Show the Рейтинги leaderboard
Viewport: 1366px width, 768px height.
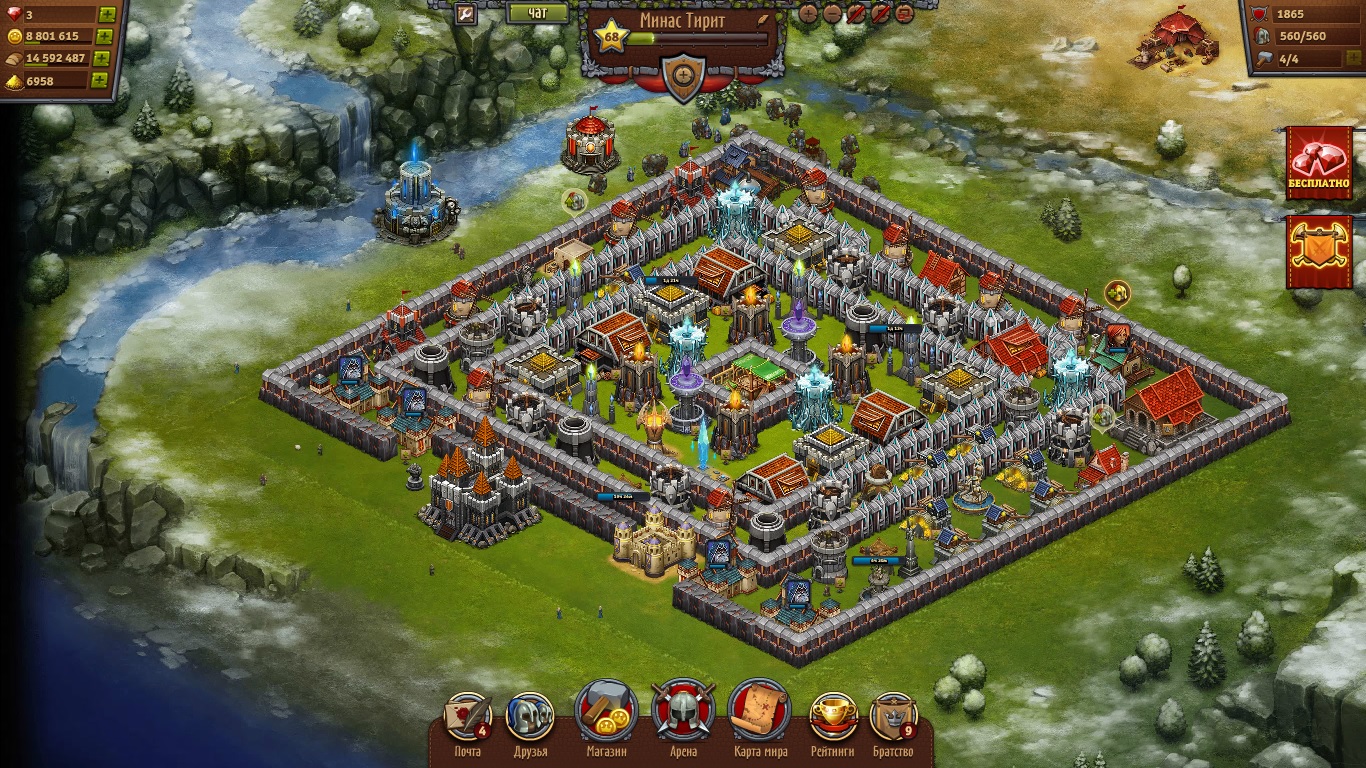833,716
